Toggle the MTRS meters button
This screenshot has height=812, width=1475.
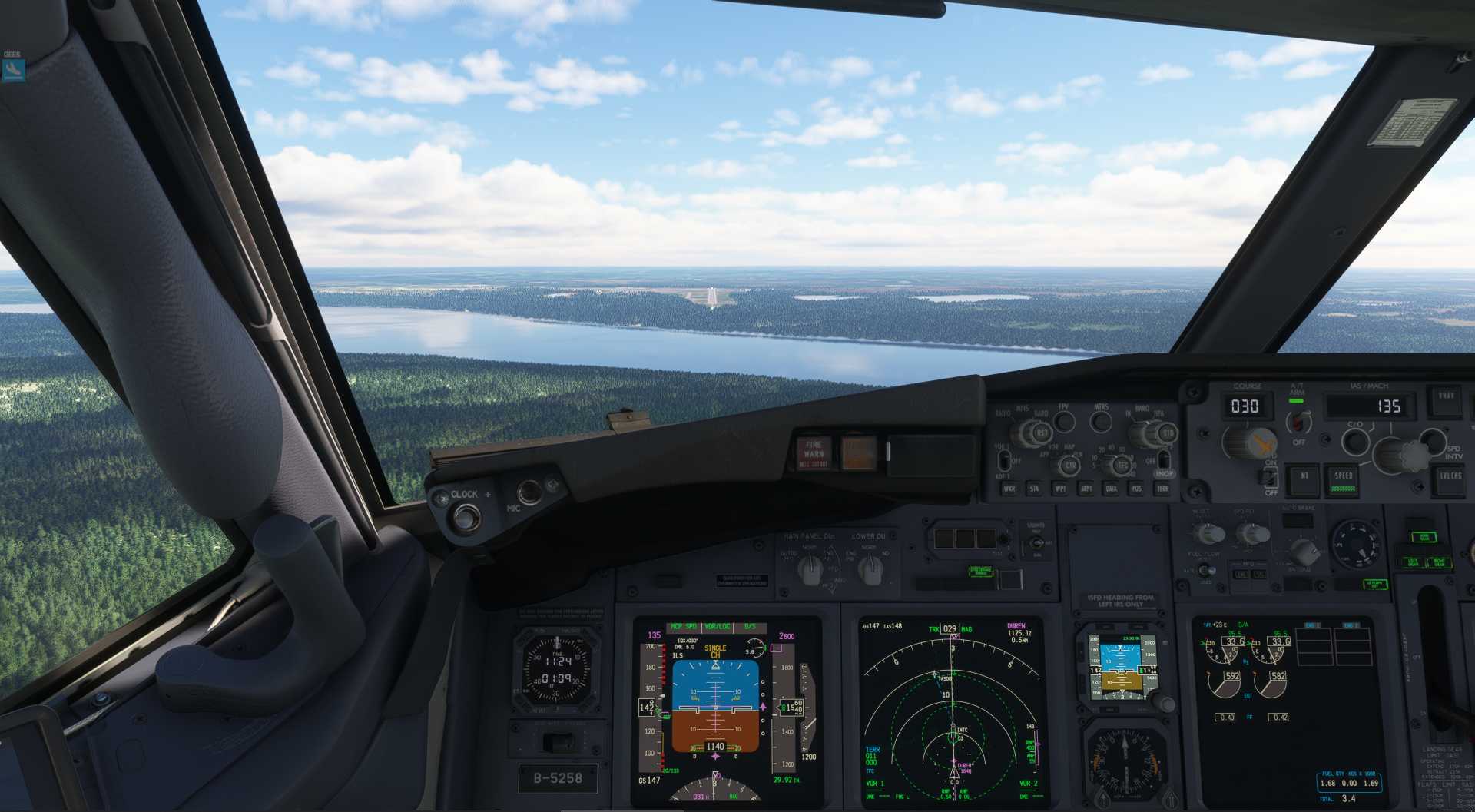1101,421
